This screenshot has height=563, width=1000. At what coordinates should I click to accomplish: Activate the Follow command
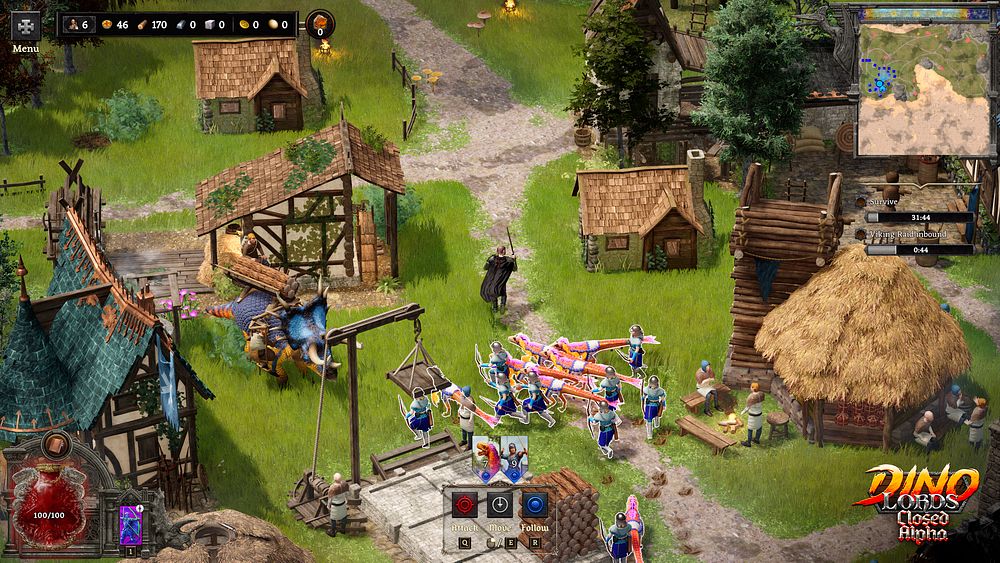[535, 504]
